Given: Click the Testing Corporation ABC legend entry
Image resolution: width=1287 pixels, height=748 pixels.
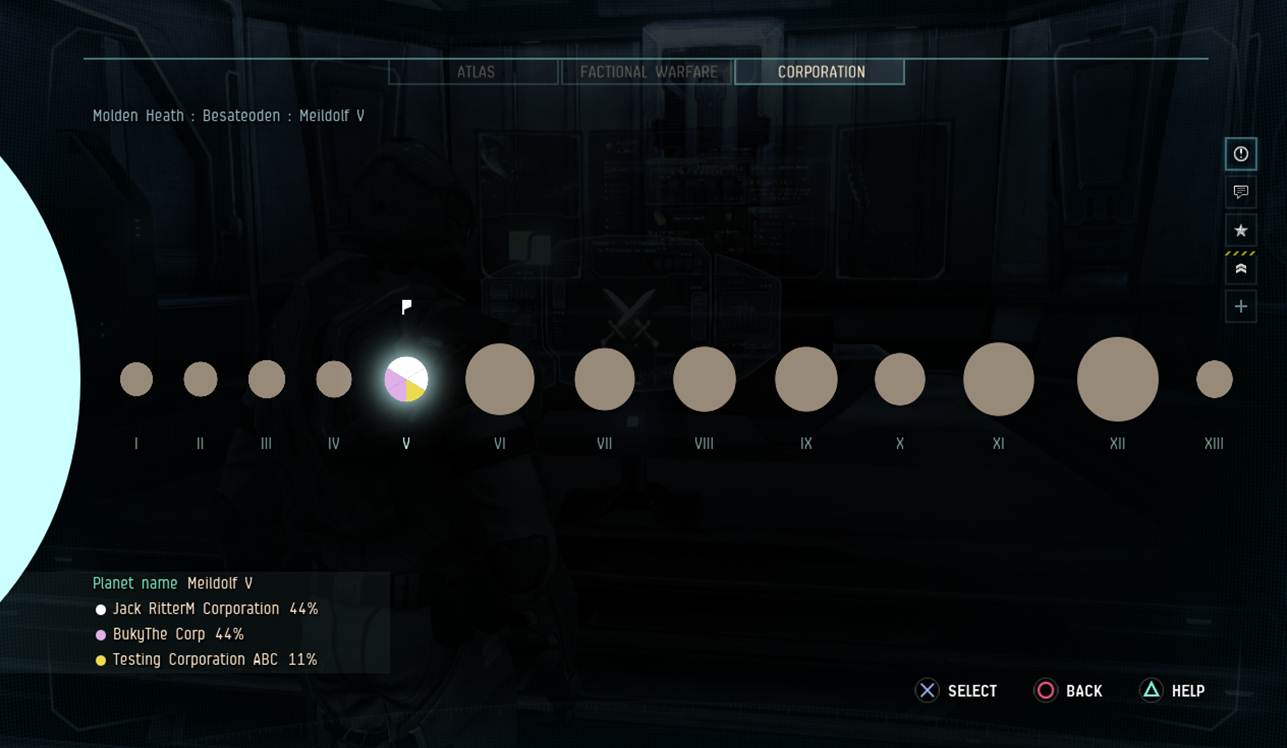Looking at the screenshot, I should [x=205, y=659].
